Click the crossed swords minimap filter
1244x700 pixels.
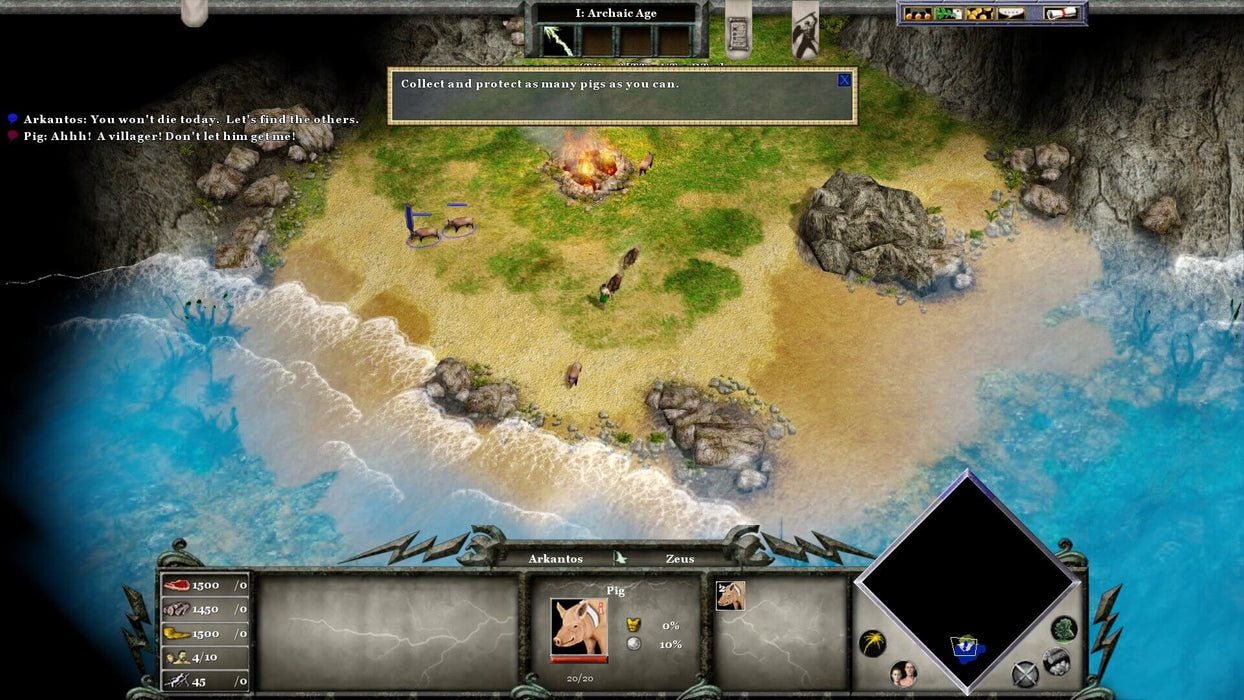pos(1024,674)
